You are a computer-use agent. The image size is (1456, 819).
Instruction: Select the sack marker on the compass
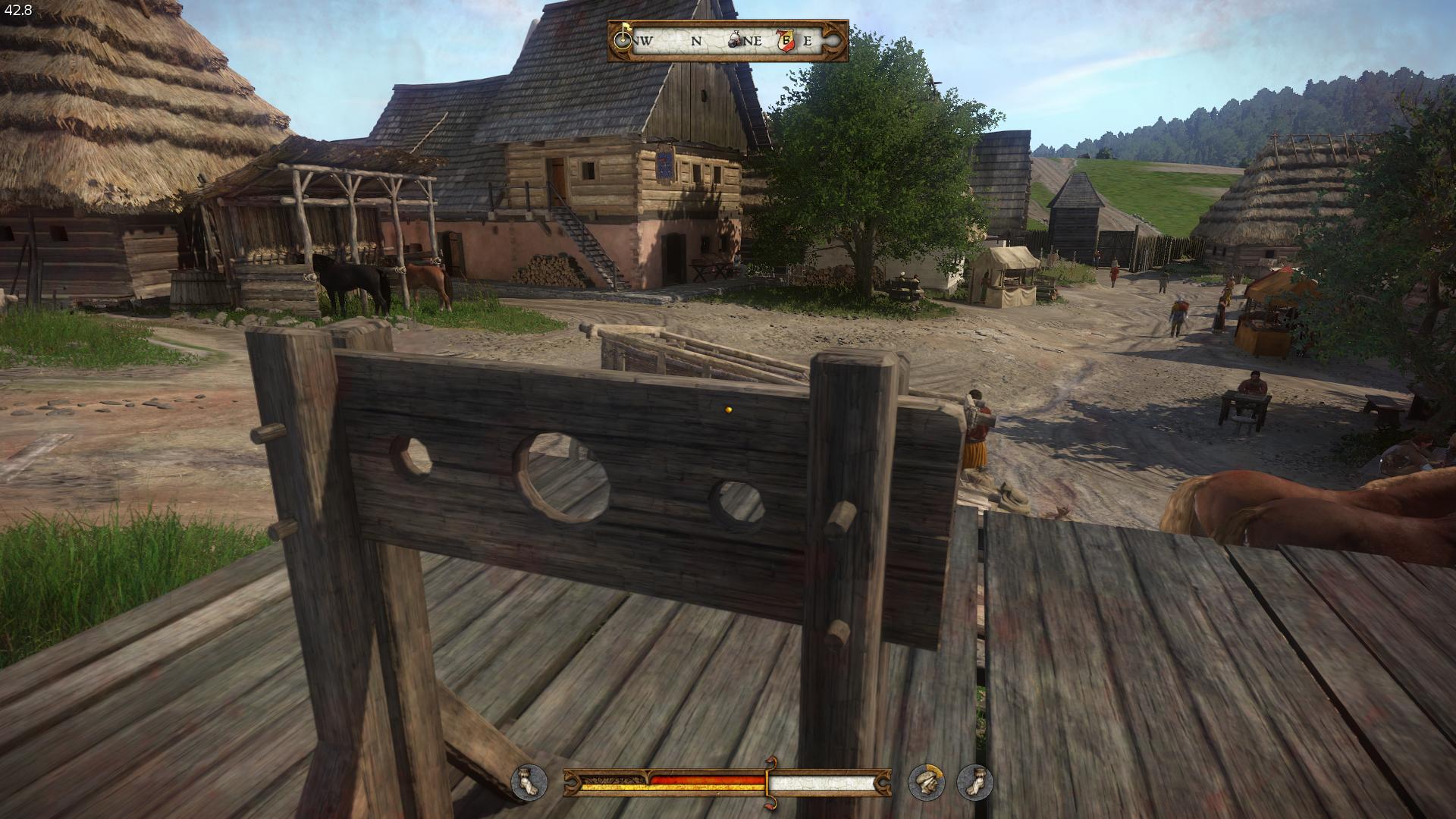pos(736,41)
